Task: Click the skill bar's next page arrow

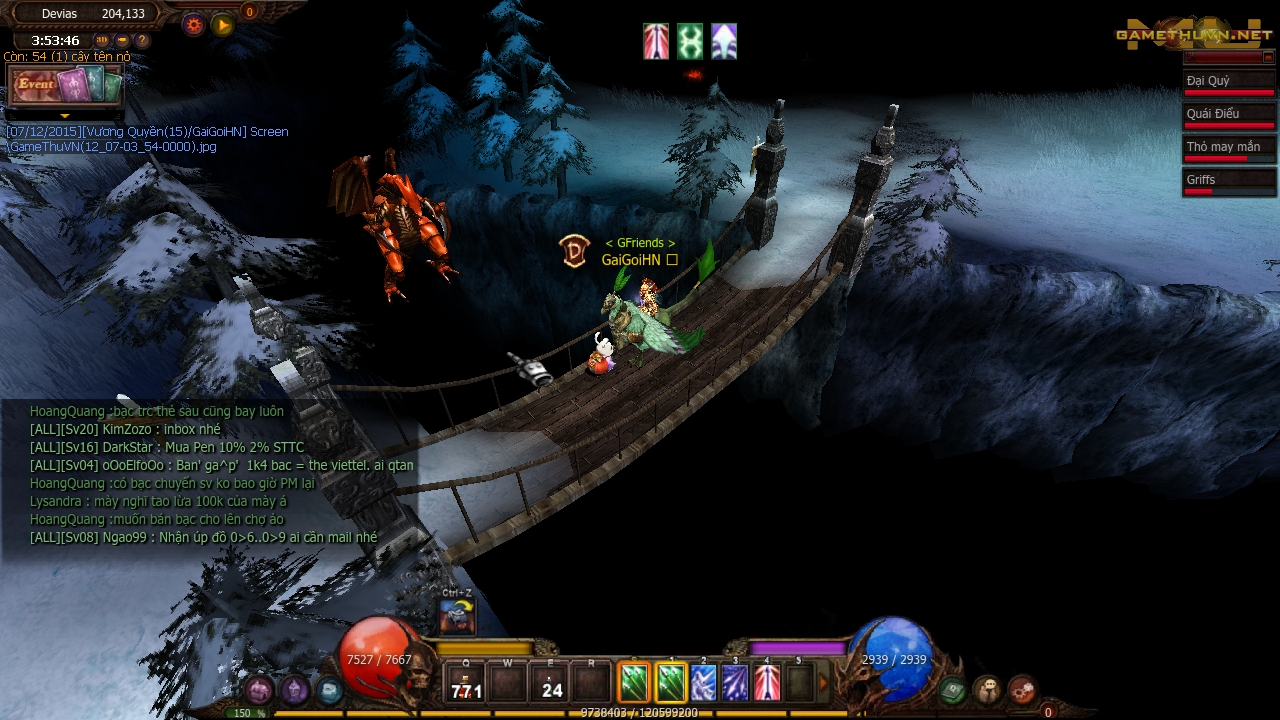Action: point(825,683)
